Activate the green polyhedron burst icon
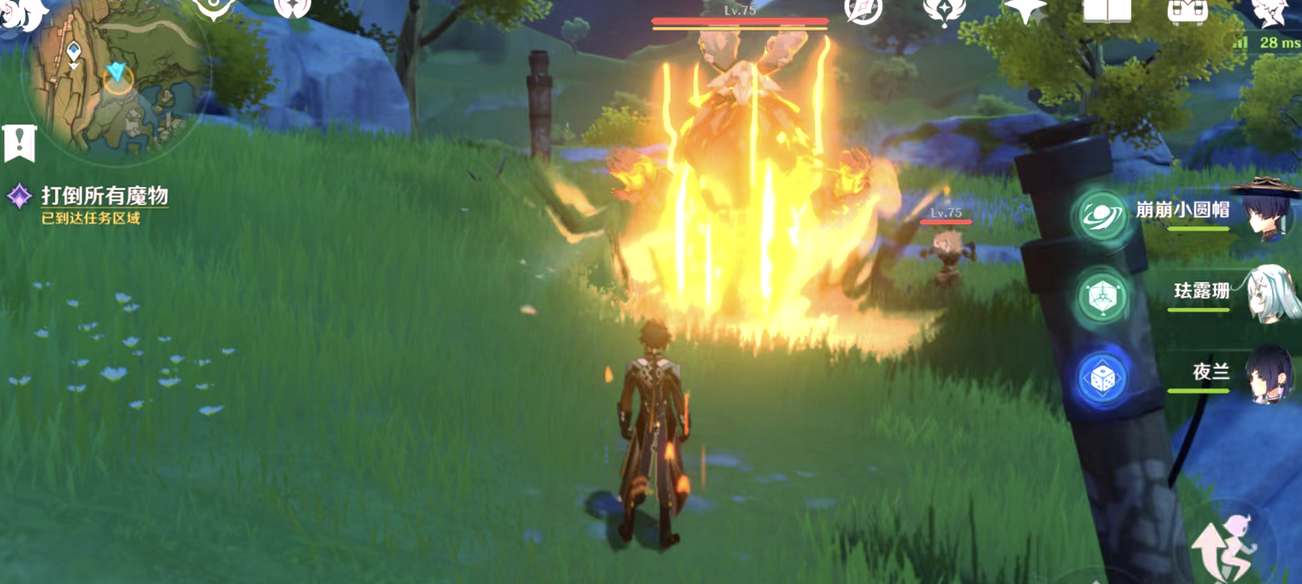The width and height of the screenshot is (1302, 584). coord(1103,297)
